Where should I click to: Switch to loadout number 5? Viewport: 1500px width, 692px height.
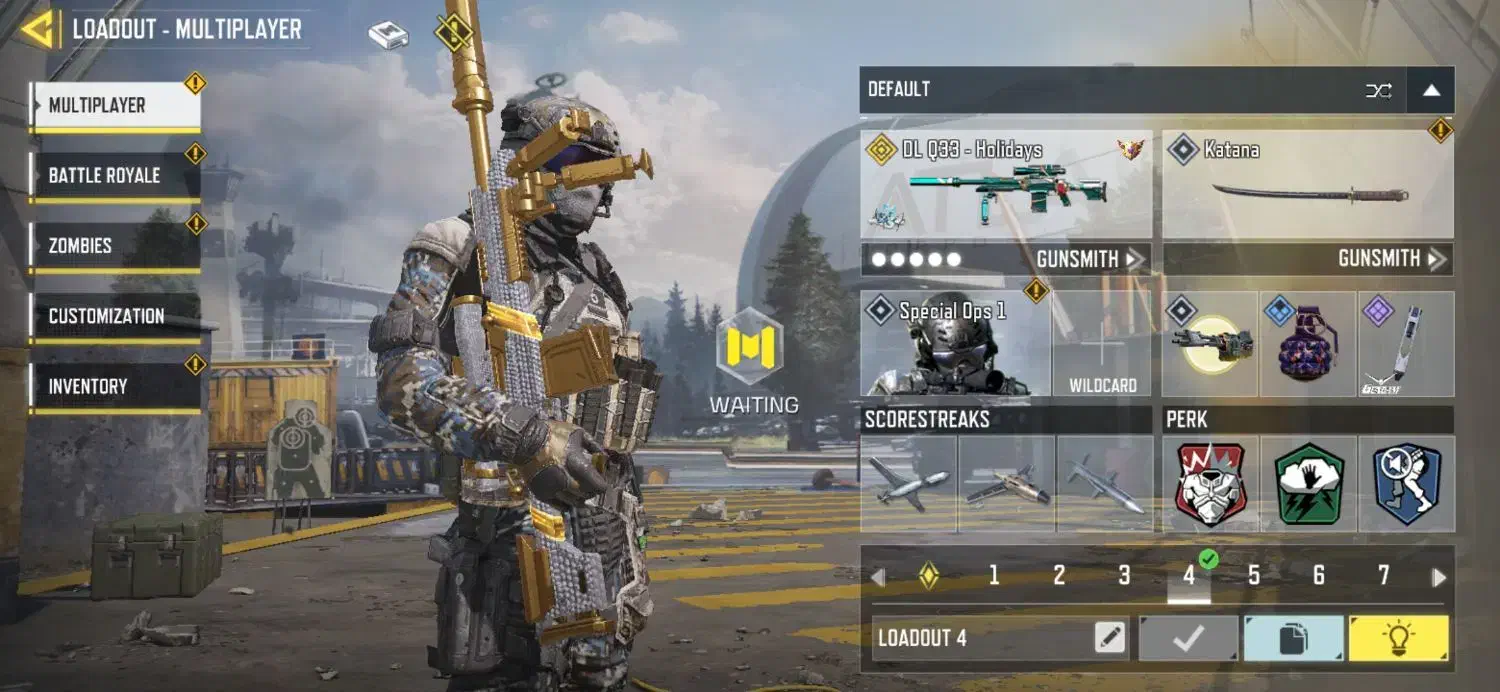pos(1253,575)
